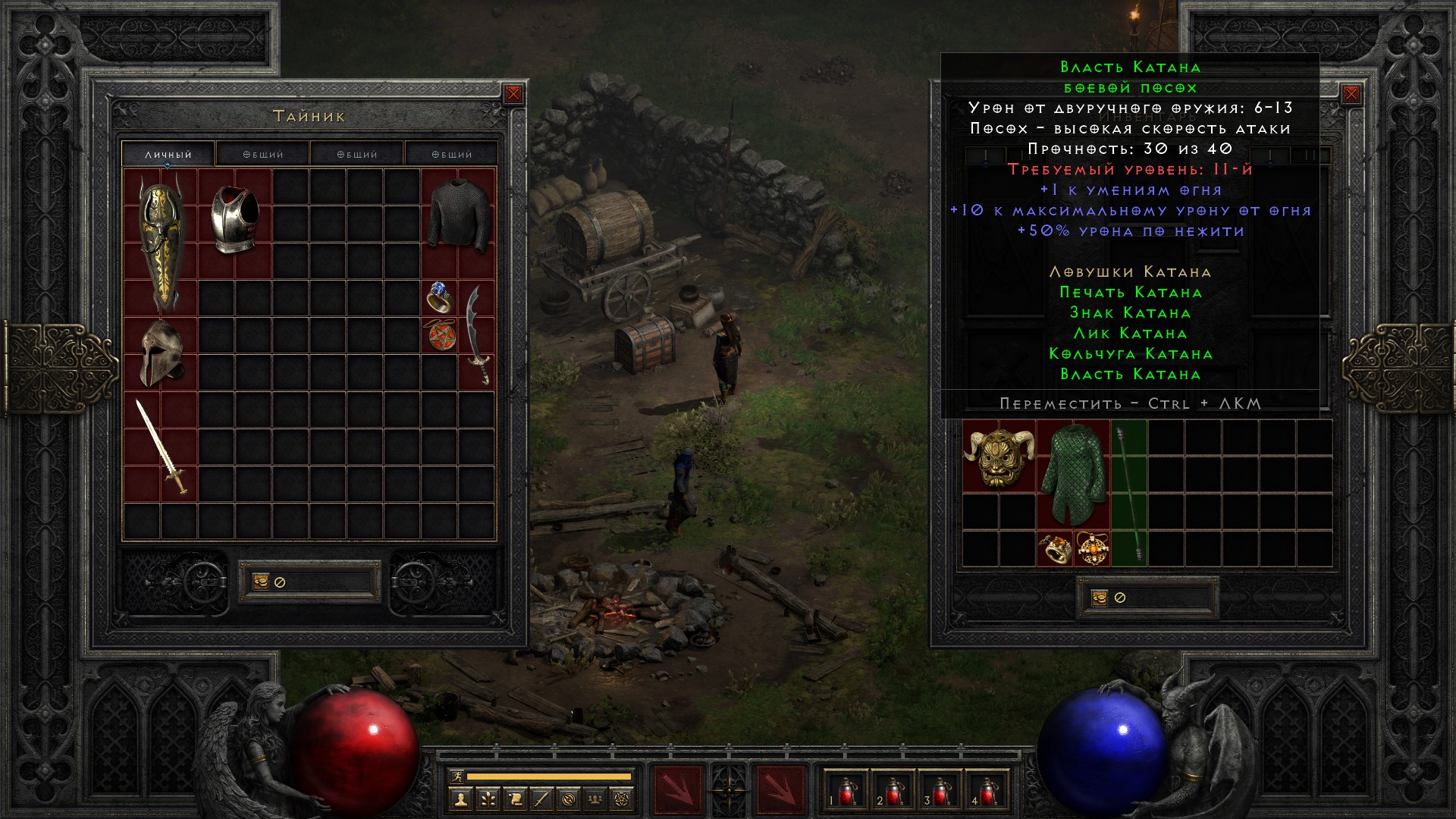Screen dimensions: 1456x819
Task: Pick up the long sword in stash
Action: coord(162,447)
